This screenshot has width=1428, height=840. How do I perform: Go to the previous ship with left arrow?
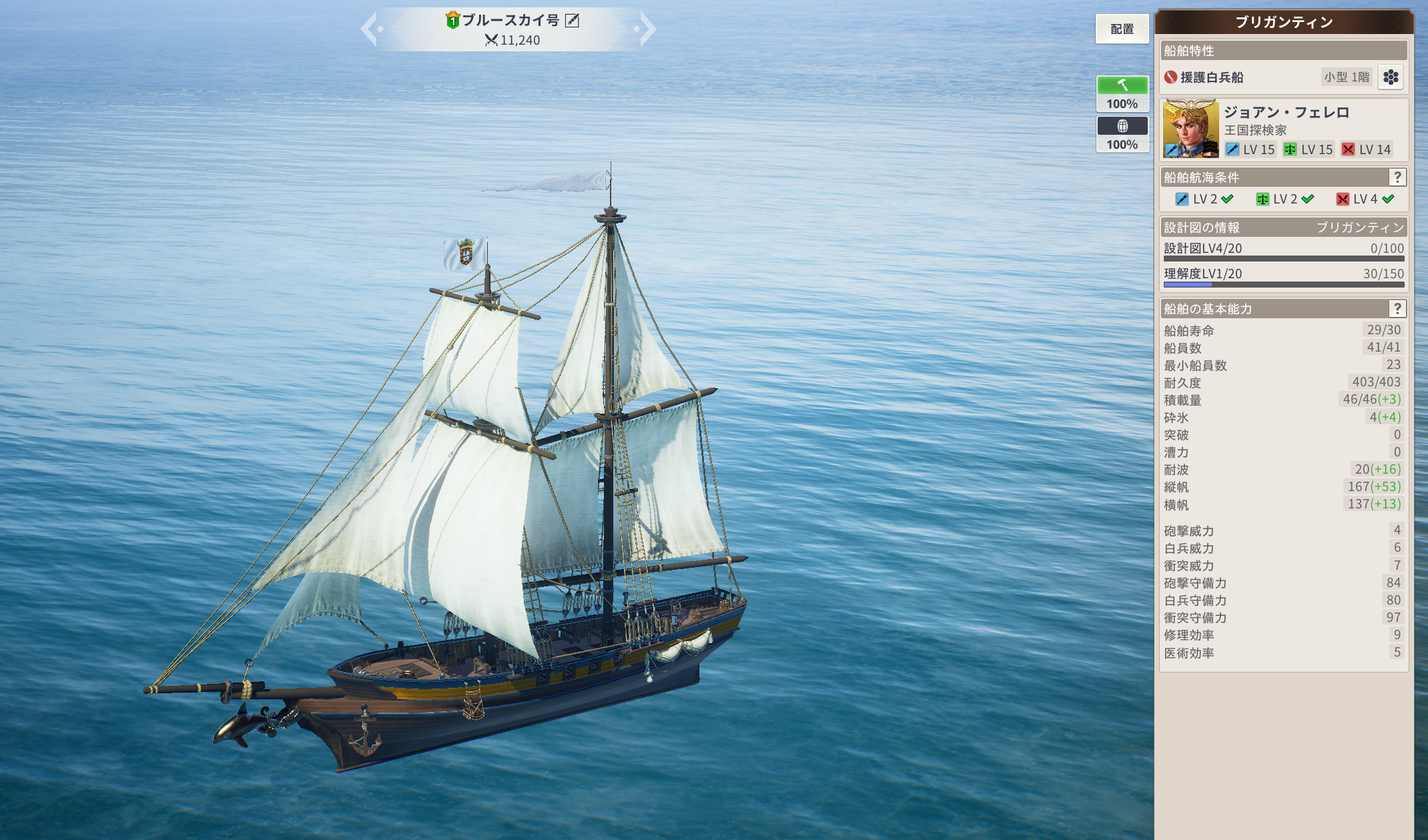tap(371, 29)
